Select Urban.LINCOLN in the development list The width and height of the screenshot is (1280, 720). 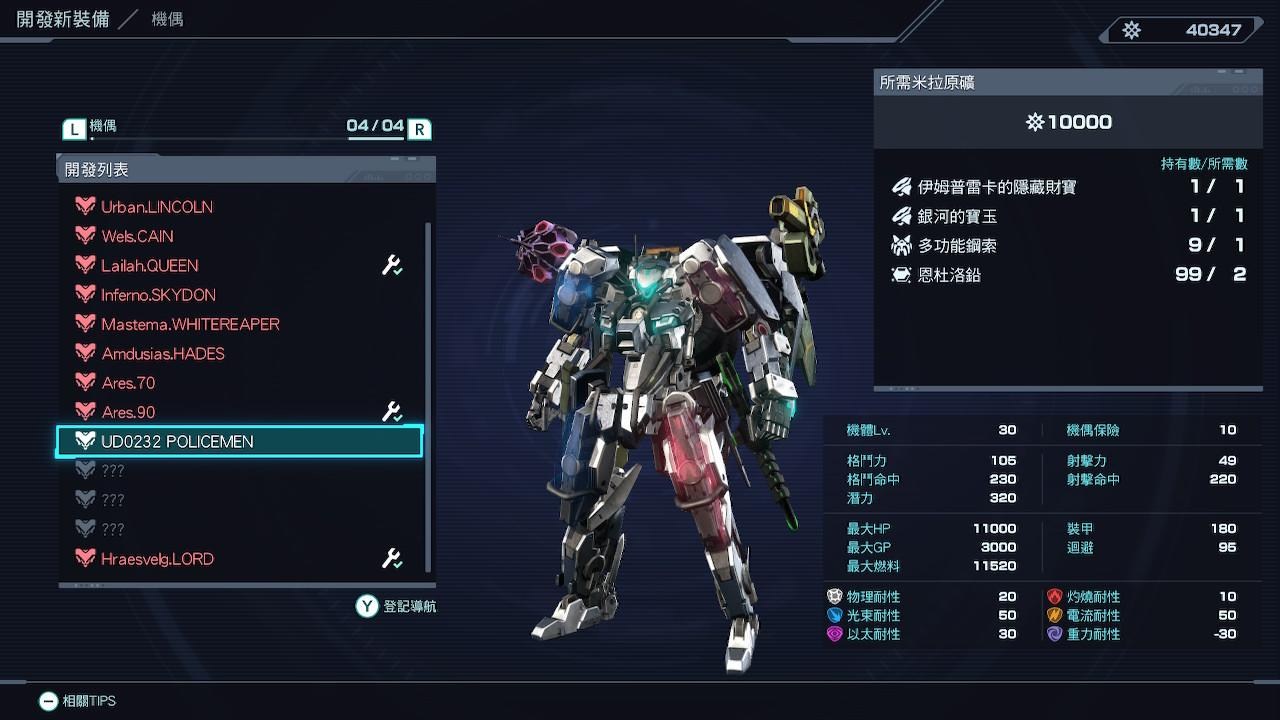click(x=157, y=207)
